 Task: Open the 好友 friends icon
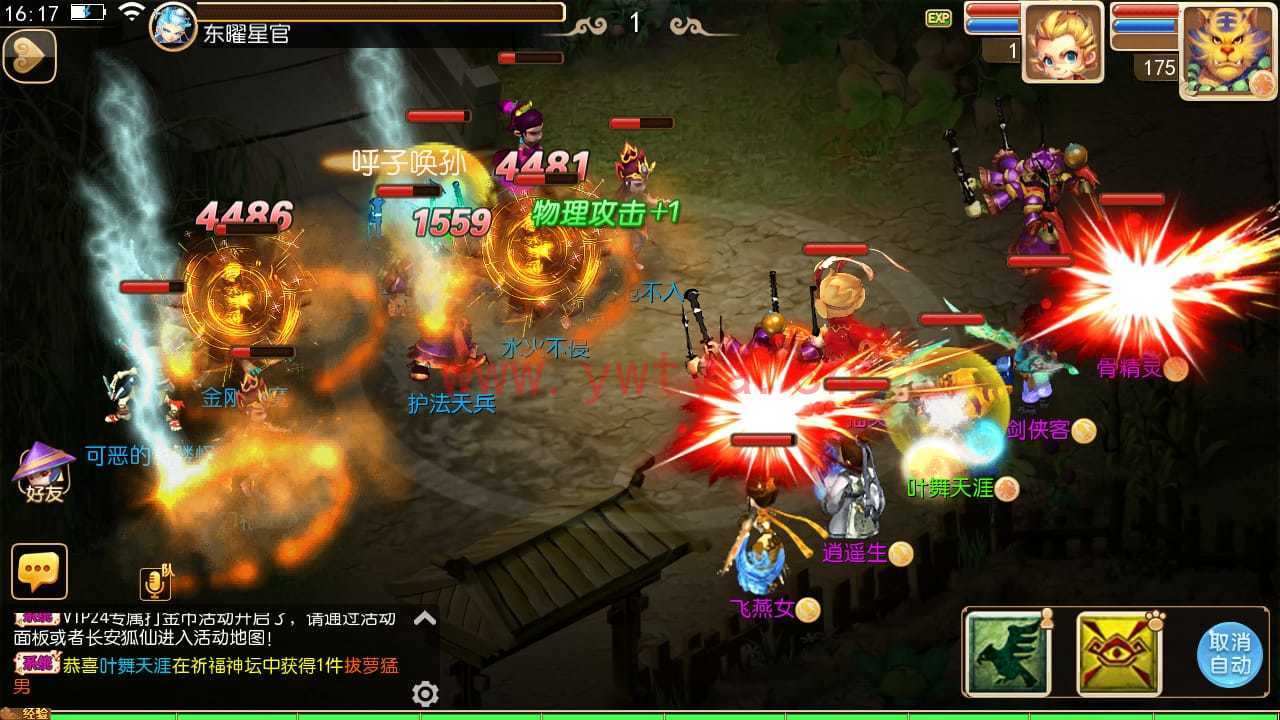coord(44,474)
